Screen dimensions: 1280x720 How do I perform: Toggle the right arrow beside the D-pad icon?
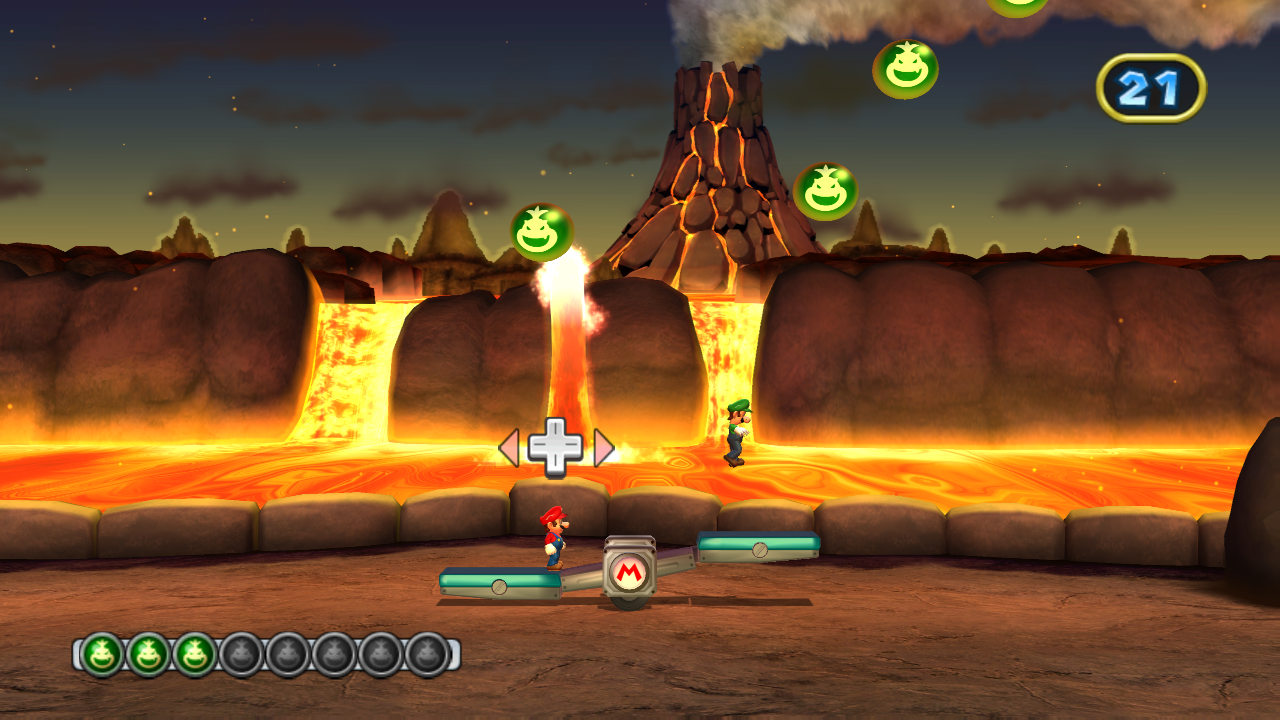pos(602,447)
